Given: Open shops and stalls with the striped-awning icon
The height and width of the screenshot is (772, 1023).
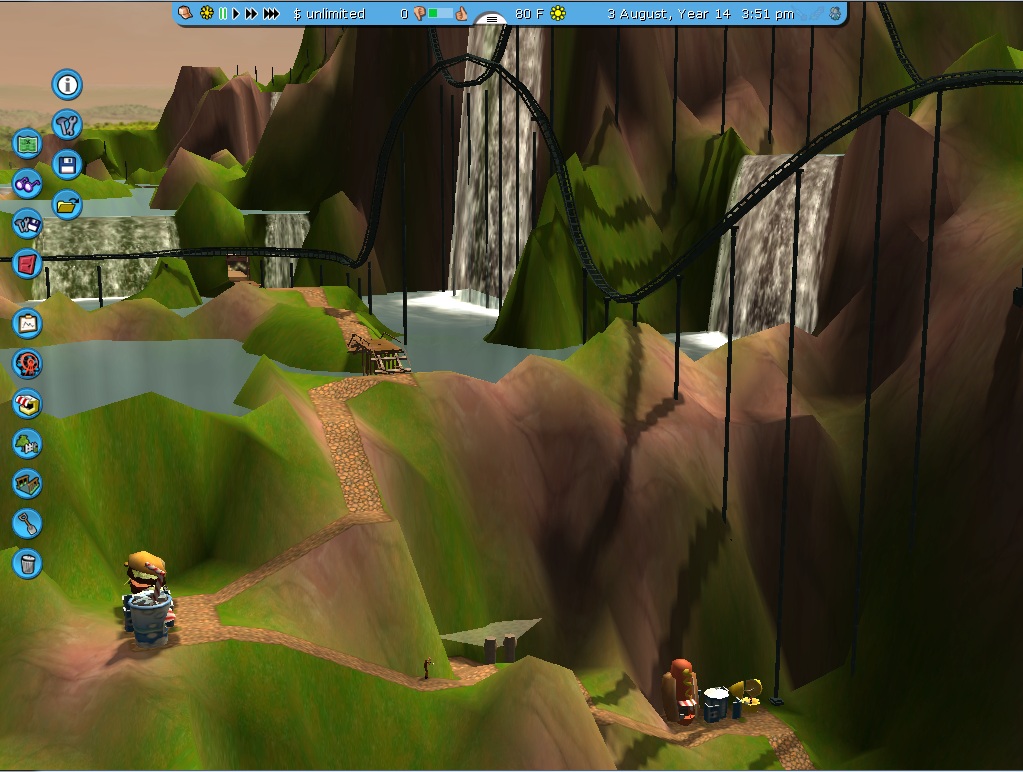Looking at the screenshot, I should [x=27, y=403].
